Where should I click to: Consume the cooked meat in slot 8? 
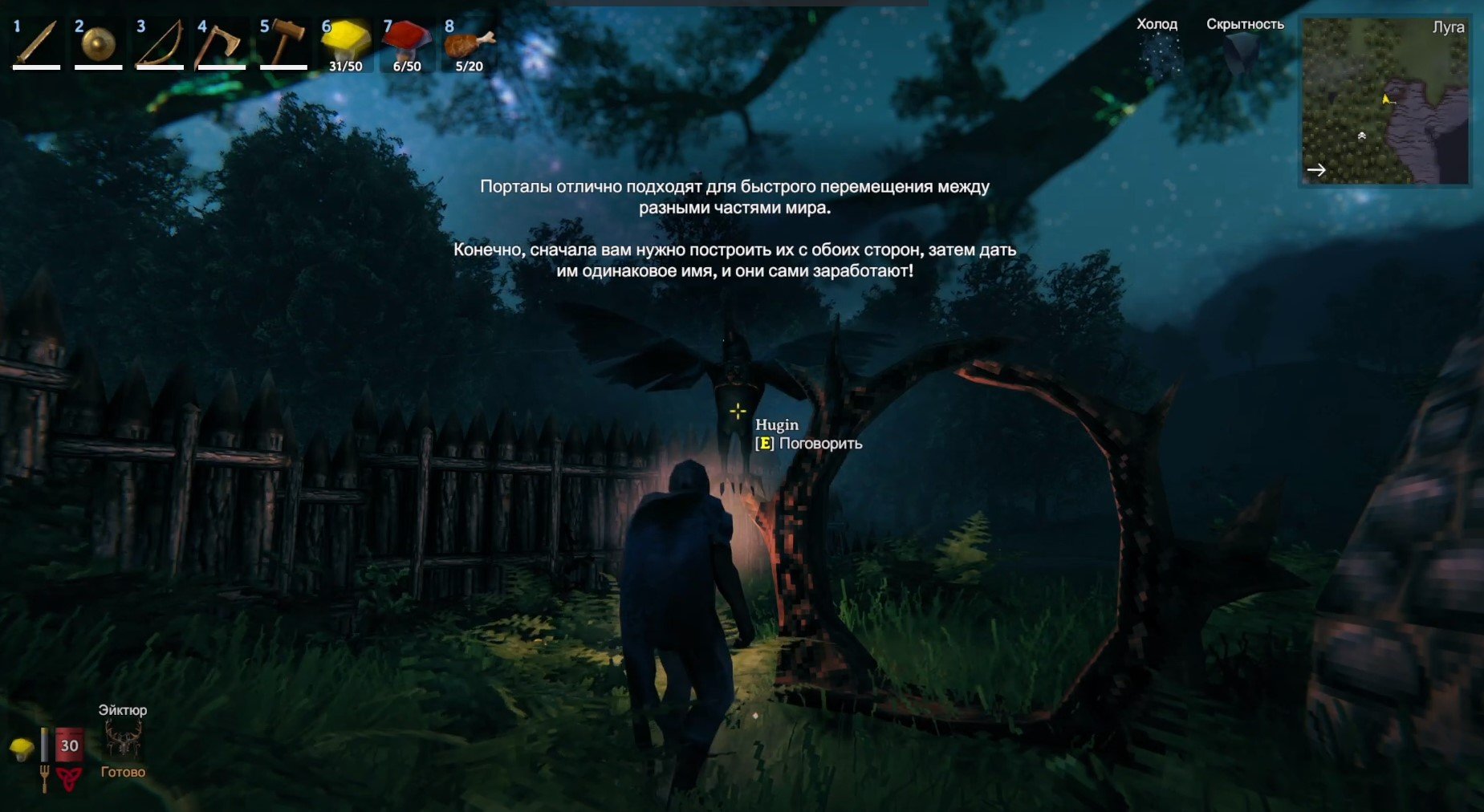tap(469, 43)
